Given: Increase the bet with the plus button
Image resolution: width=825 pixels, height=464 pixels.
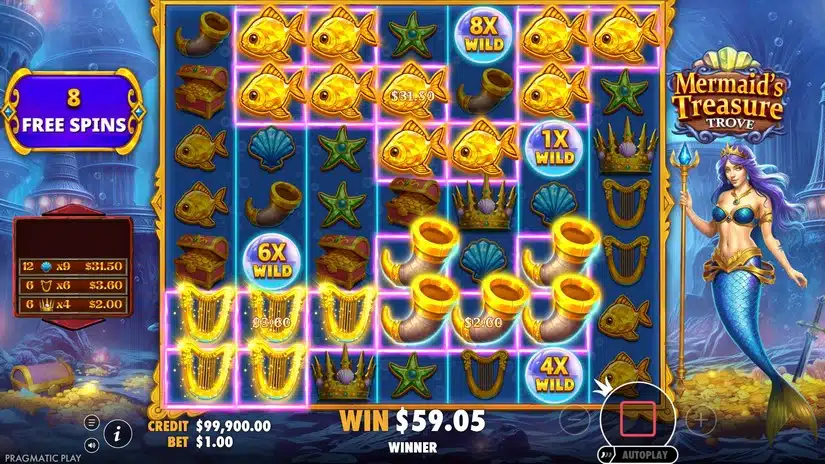Looking at the screenshot, I should coord(700,418).
